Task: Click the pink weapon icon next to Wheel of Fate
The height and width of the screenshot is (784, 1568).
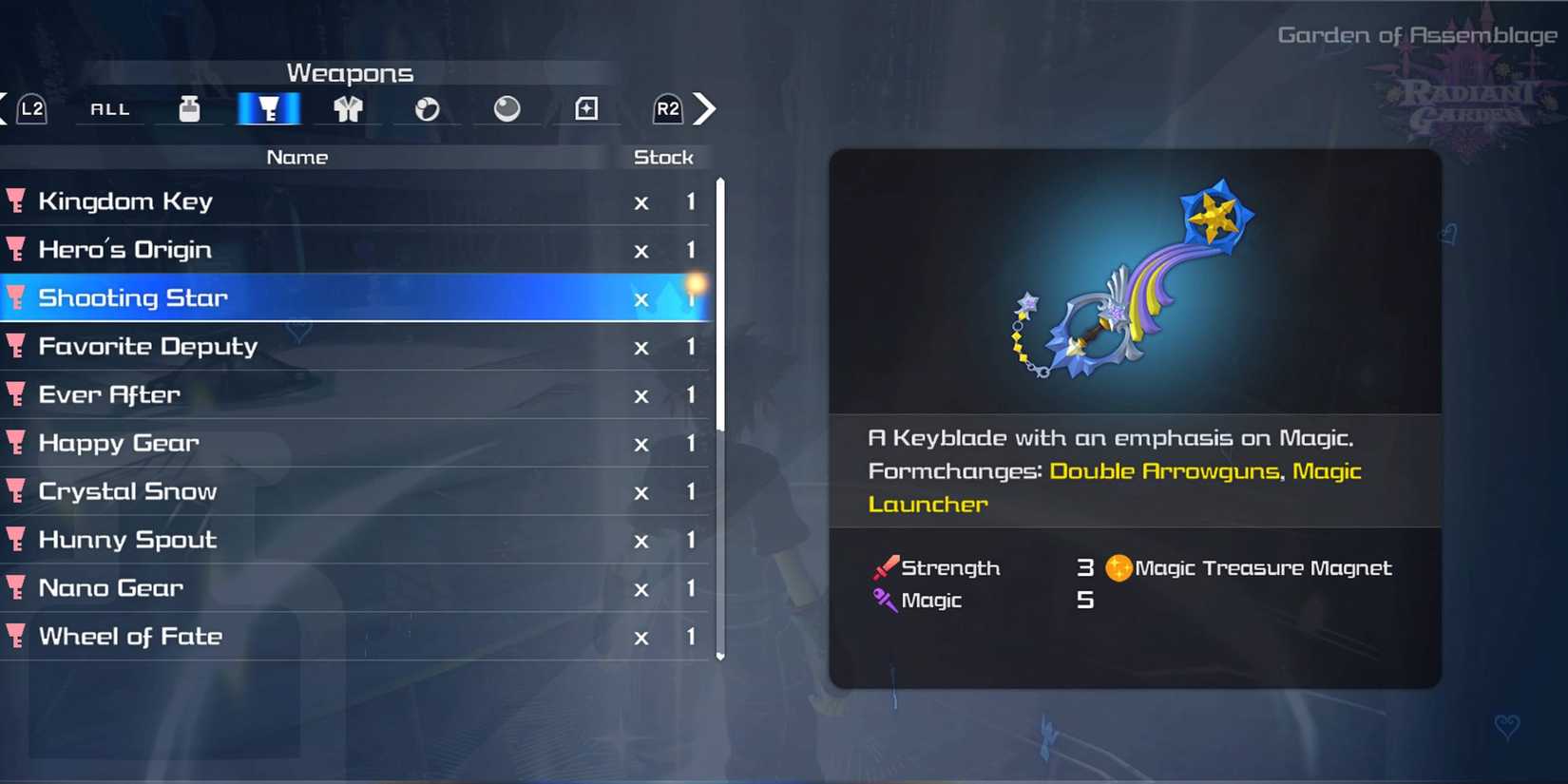Action: [x=17, y=636]
